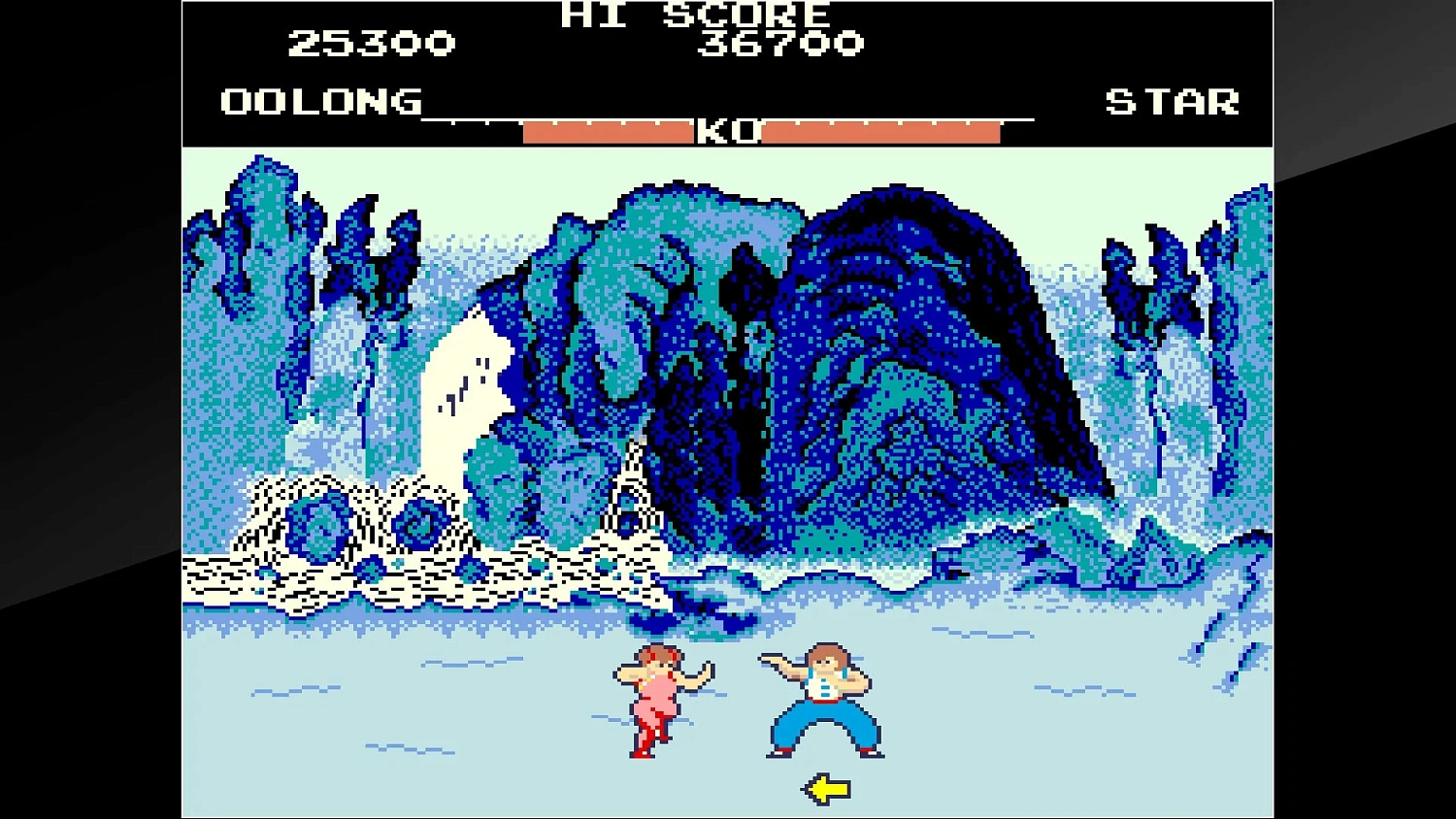
Task: Click the player score 25300
Action: tap(372, 44)
